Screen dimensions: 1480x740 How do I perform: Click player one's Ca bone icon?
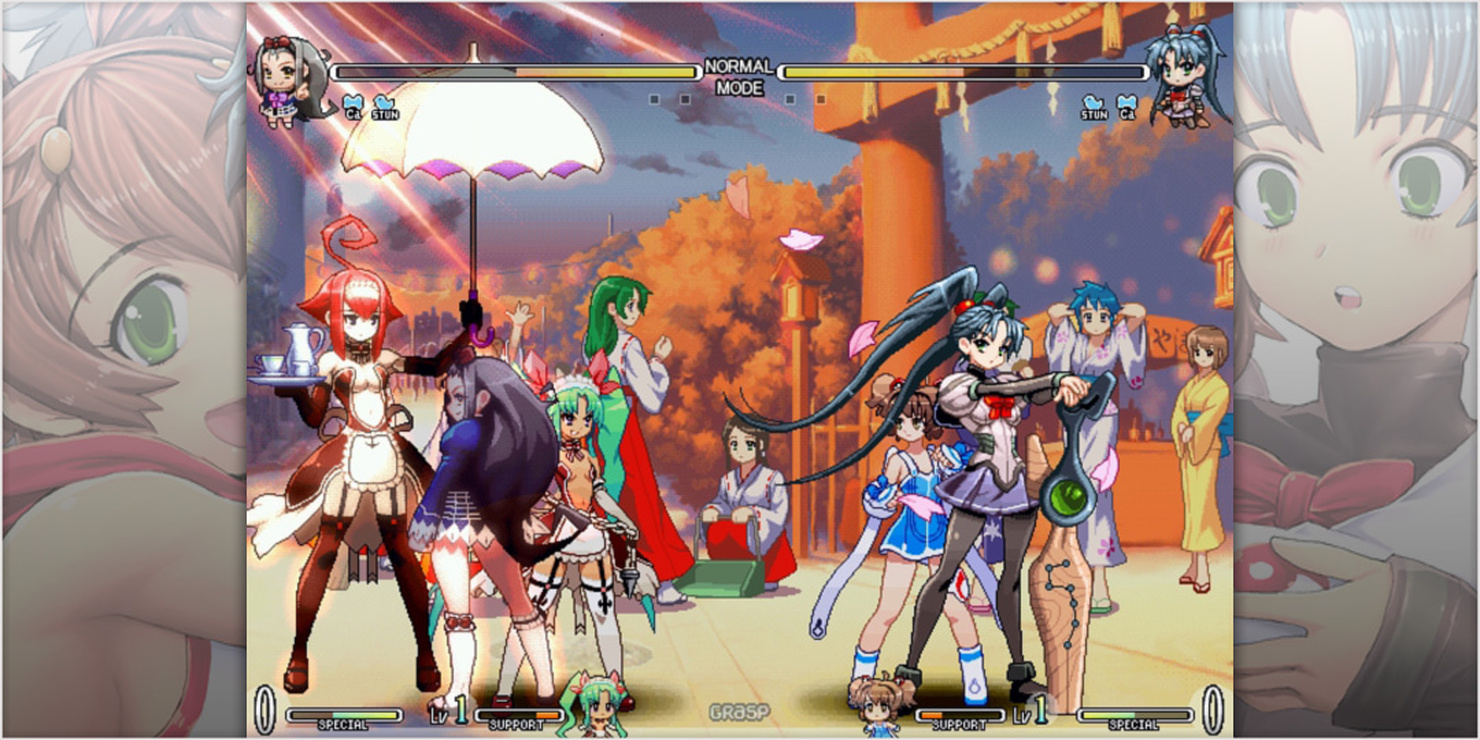click(353, 107)
